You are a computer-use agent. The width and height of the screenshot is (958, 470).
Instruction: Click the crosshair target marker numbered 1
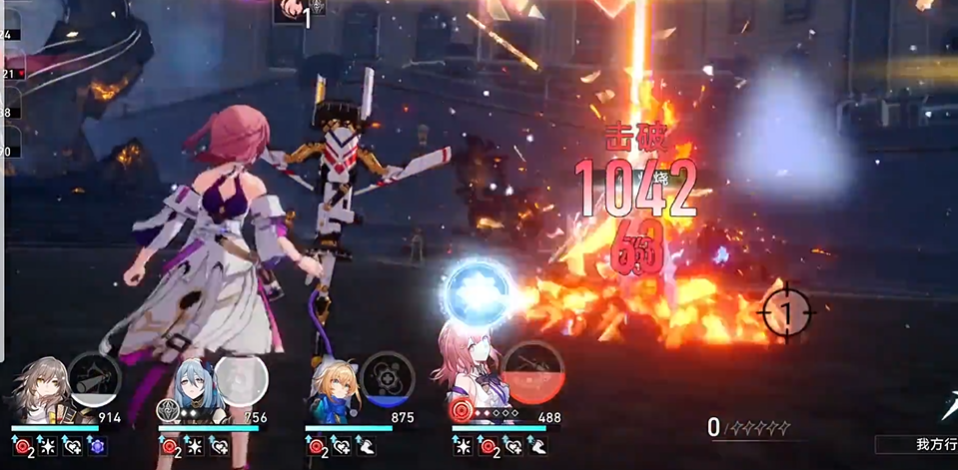pos(785,314)
